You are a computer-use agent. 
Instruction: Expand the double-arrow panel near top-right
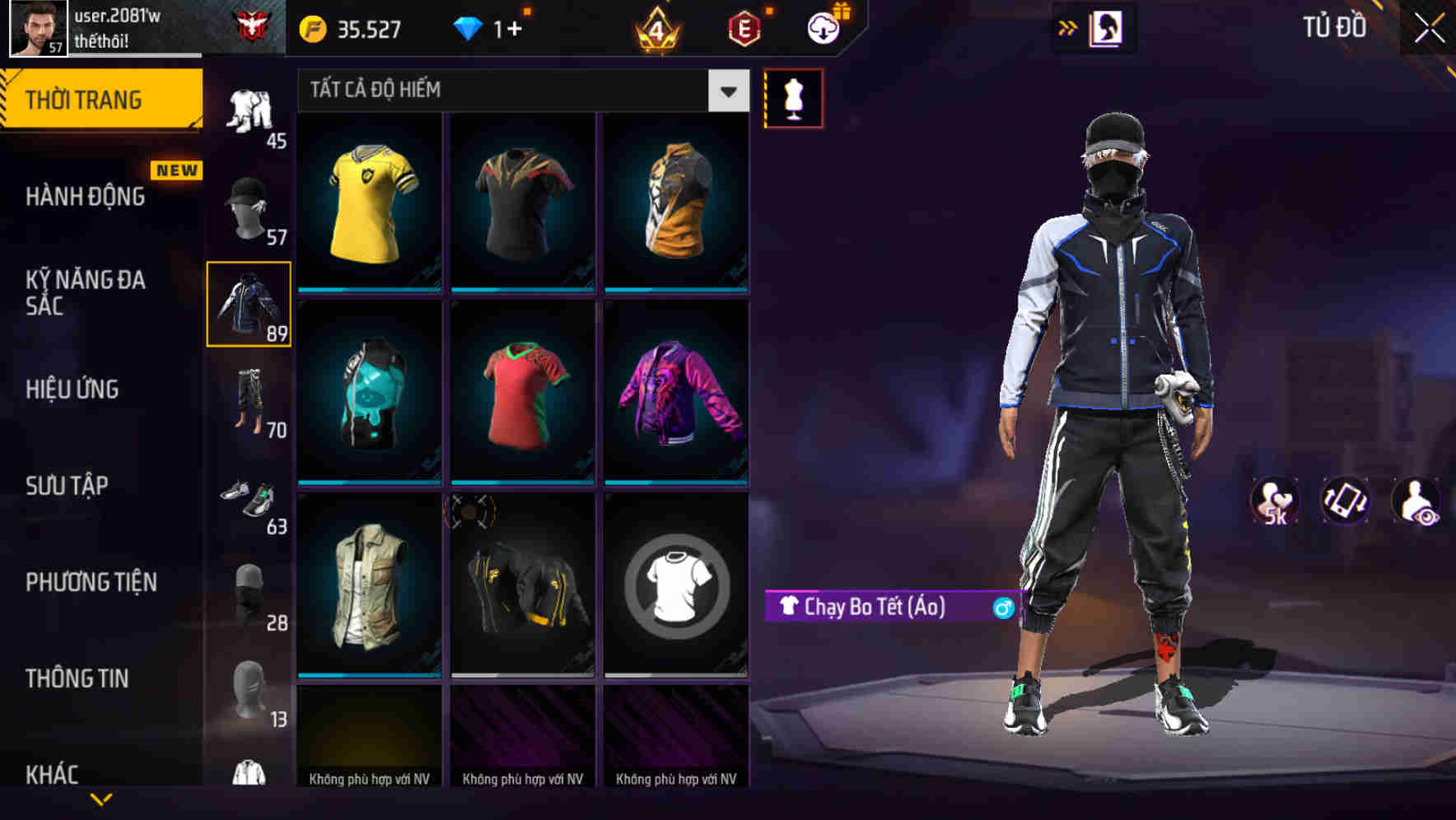tap(1067, 27)
